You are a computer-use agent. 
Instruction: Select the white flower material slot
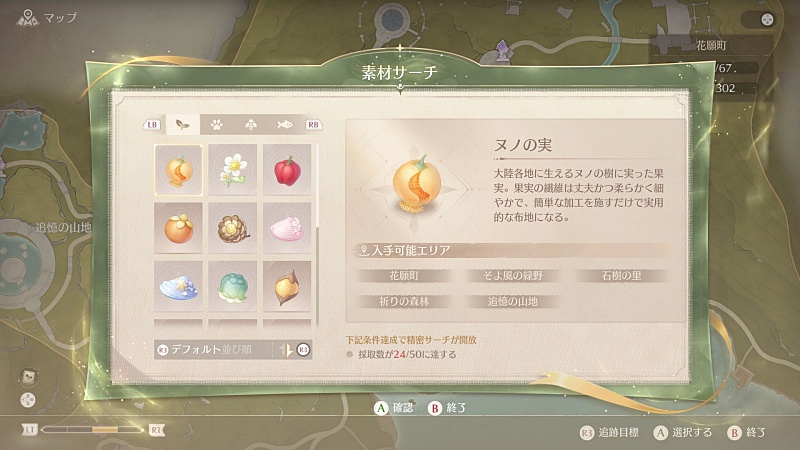(233, 169)
